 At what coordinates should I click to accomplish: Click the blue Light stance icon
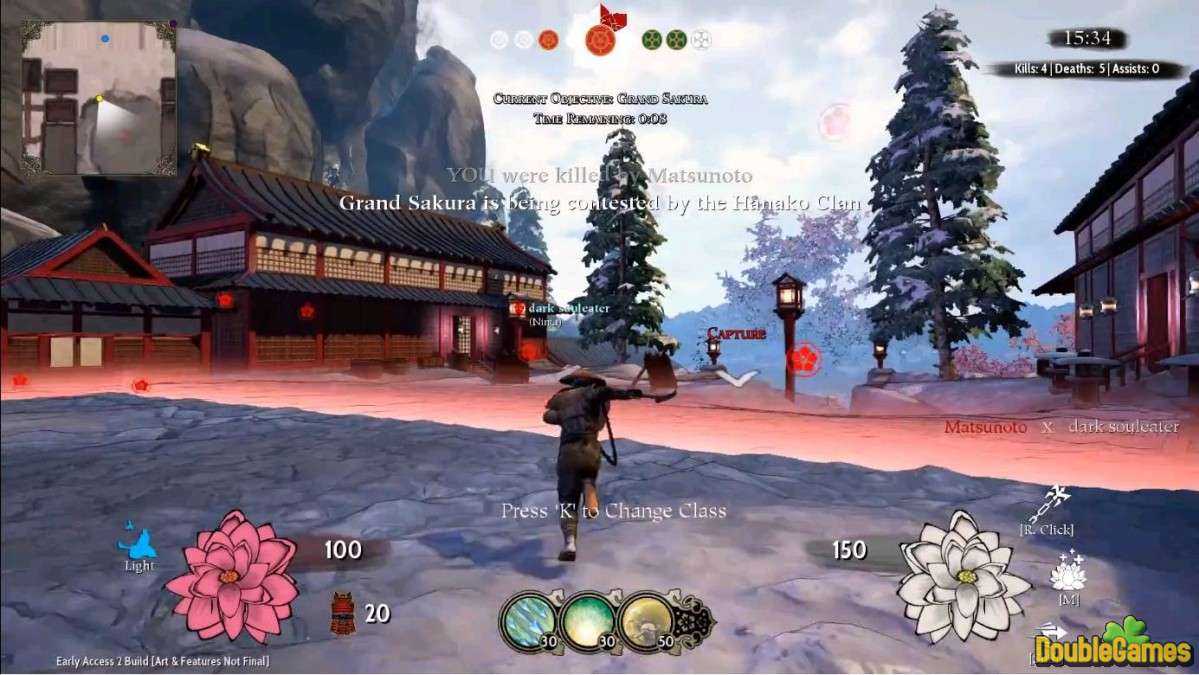[137, 543]
